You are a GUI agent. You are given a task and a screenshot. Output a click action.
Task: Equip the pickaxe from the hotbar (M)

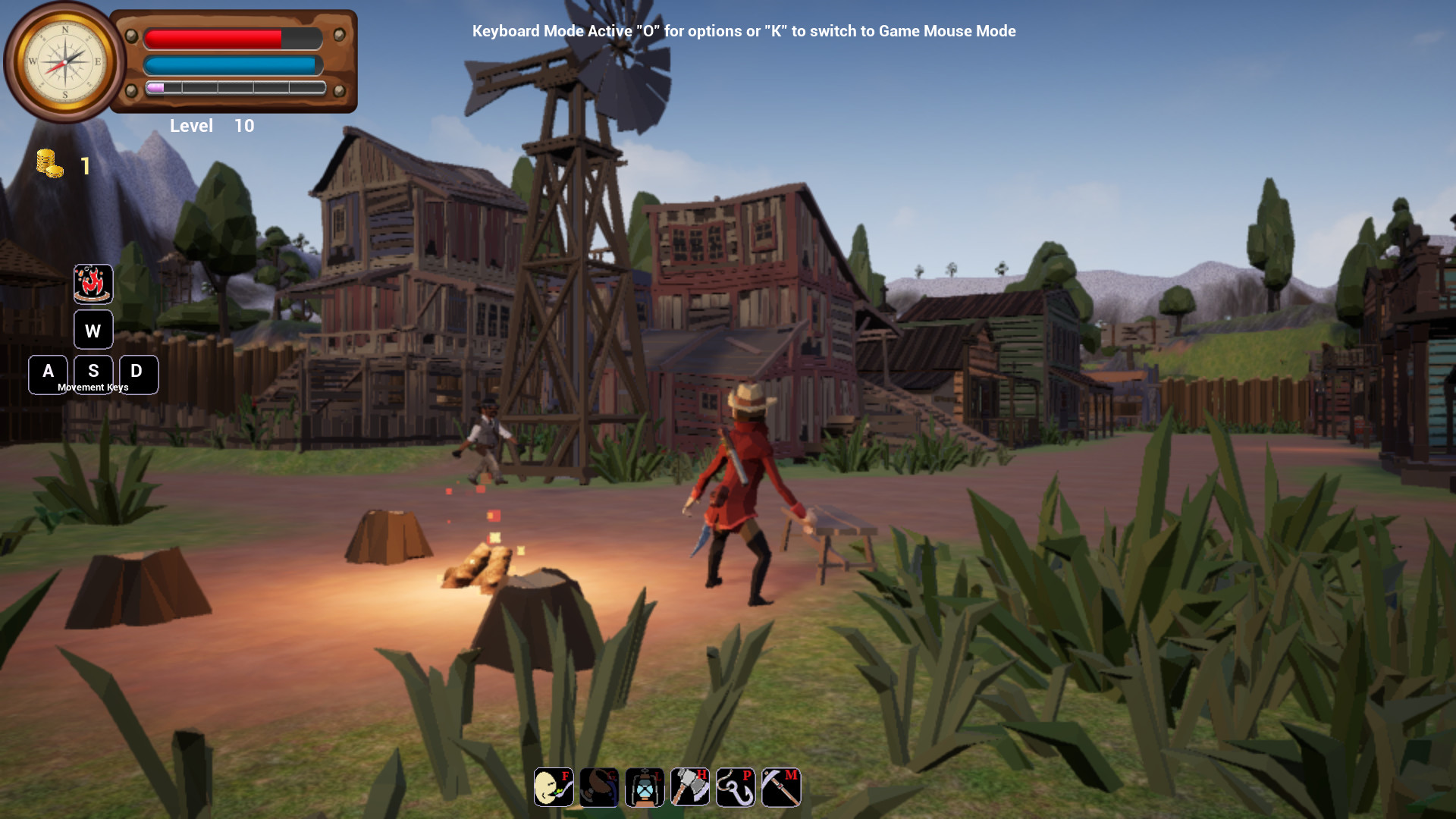coord(780,787)
